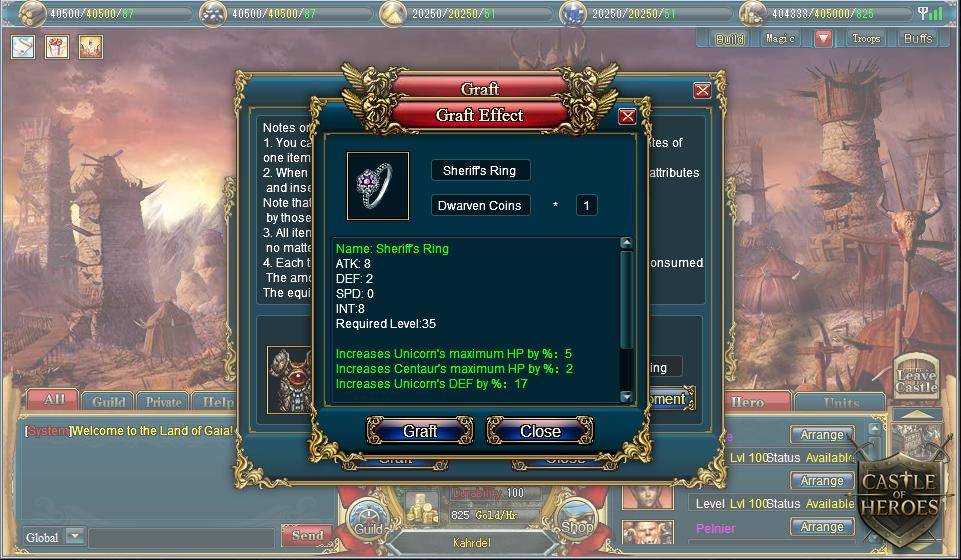Image resolution: width=961 pixels, height=560 pixels.
Task: Switch to the Guild chat tab
Action: (x=109, y=402)
